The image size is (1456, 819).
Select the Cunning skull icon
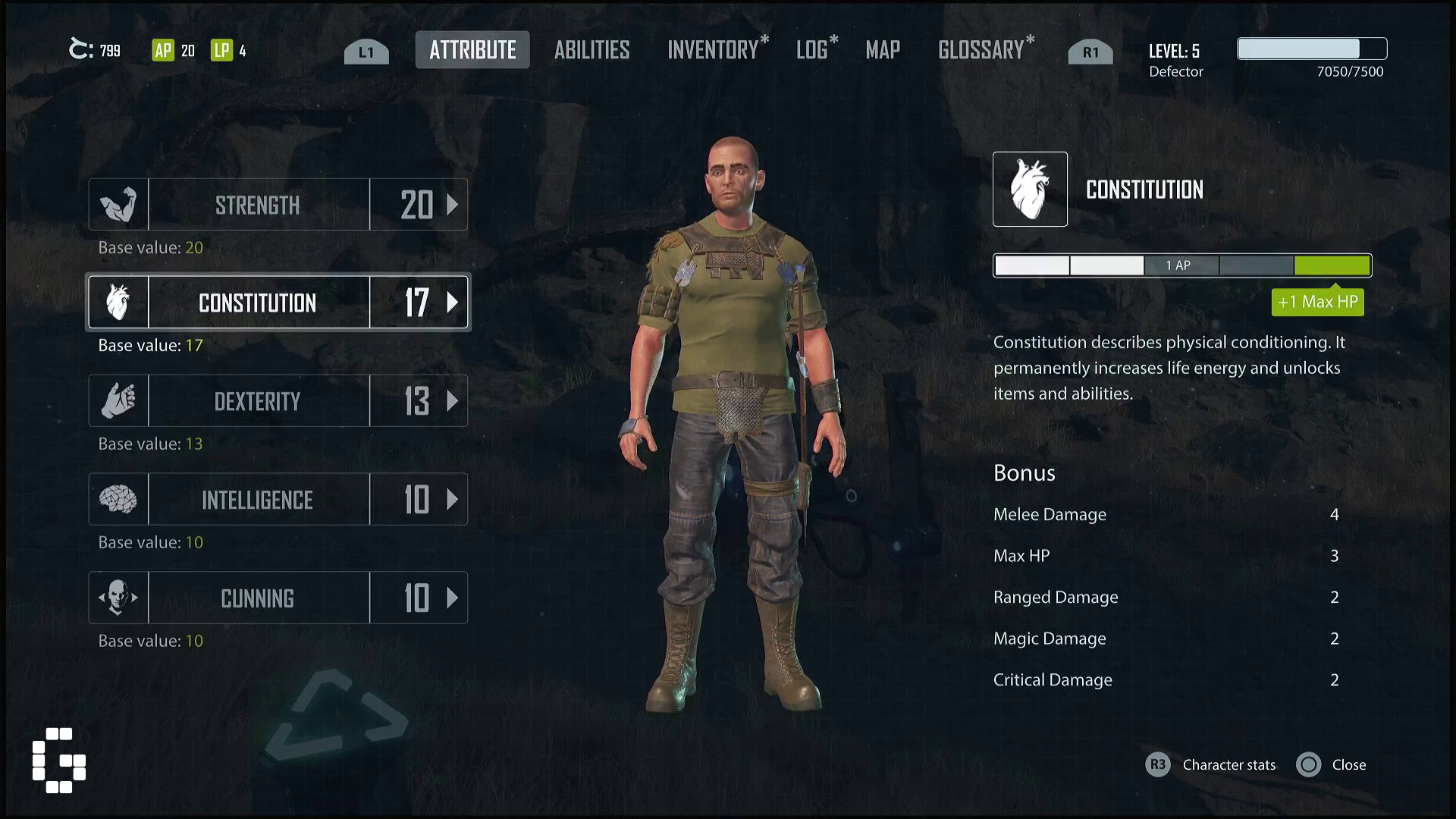(x=118, y=598)
